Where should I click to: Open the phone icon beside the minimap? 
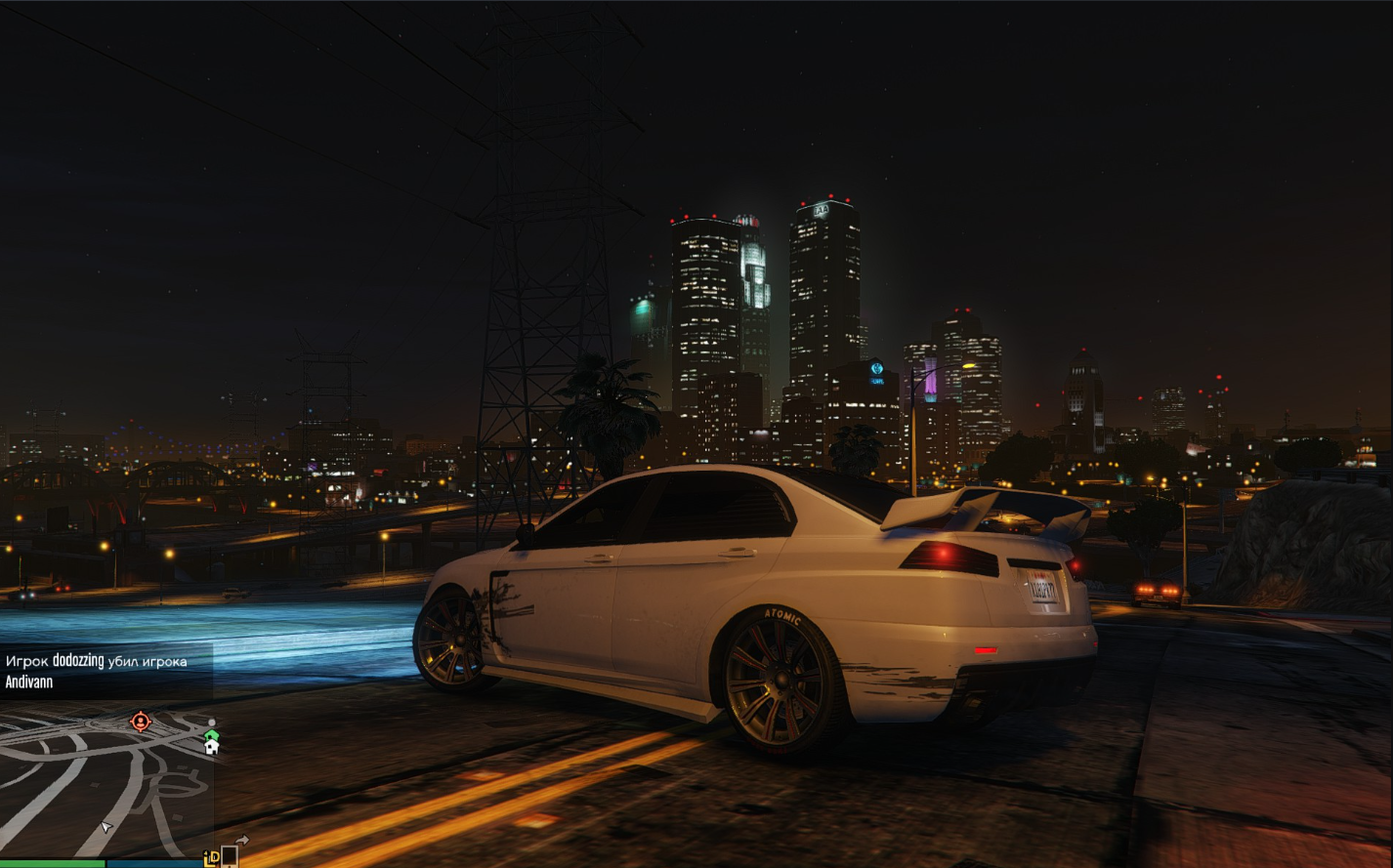pyautogui.click(x=230, y=856)
